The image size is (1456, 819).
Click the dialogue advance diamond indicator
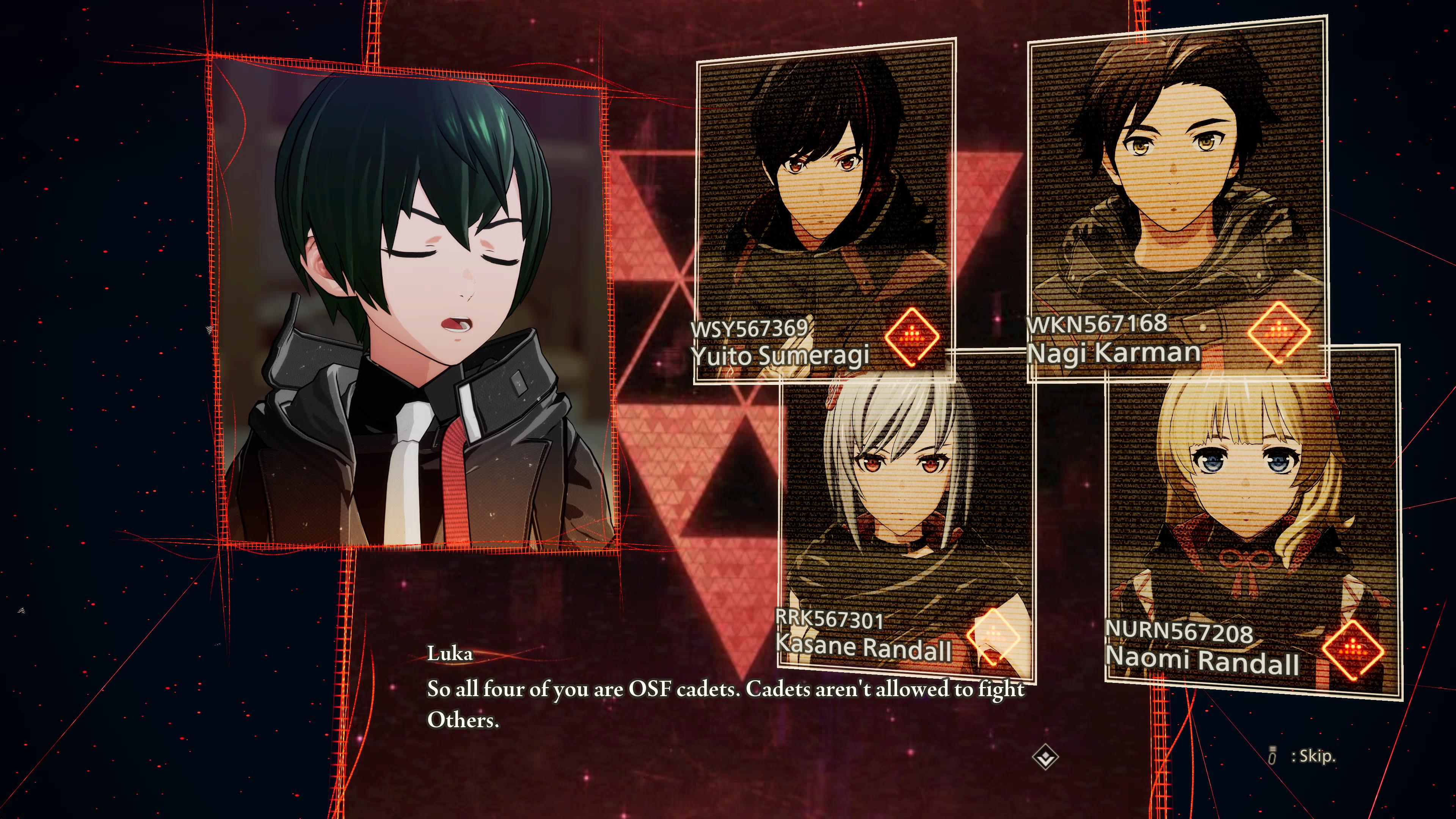coord(1045,758)
